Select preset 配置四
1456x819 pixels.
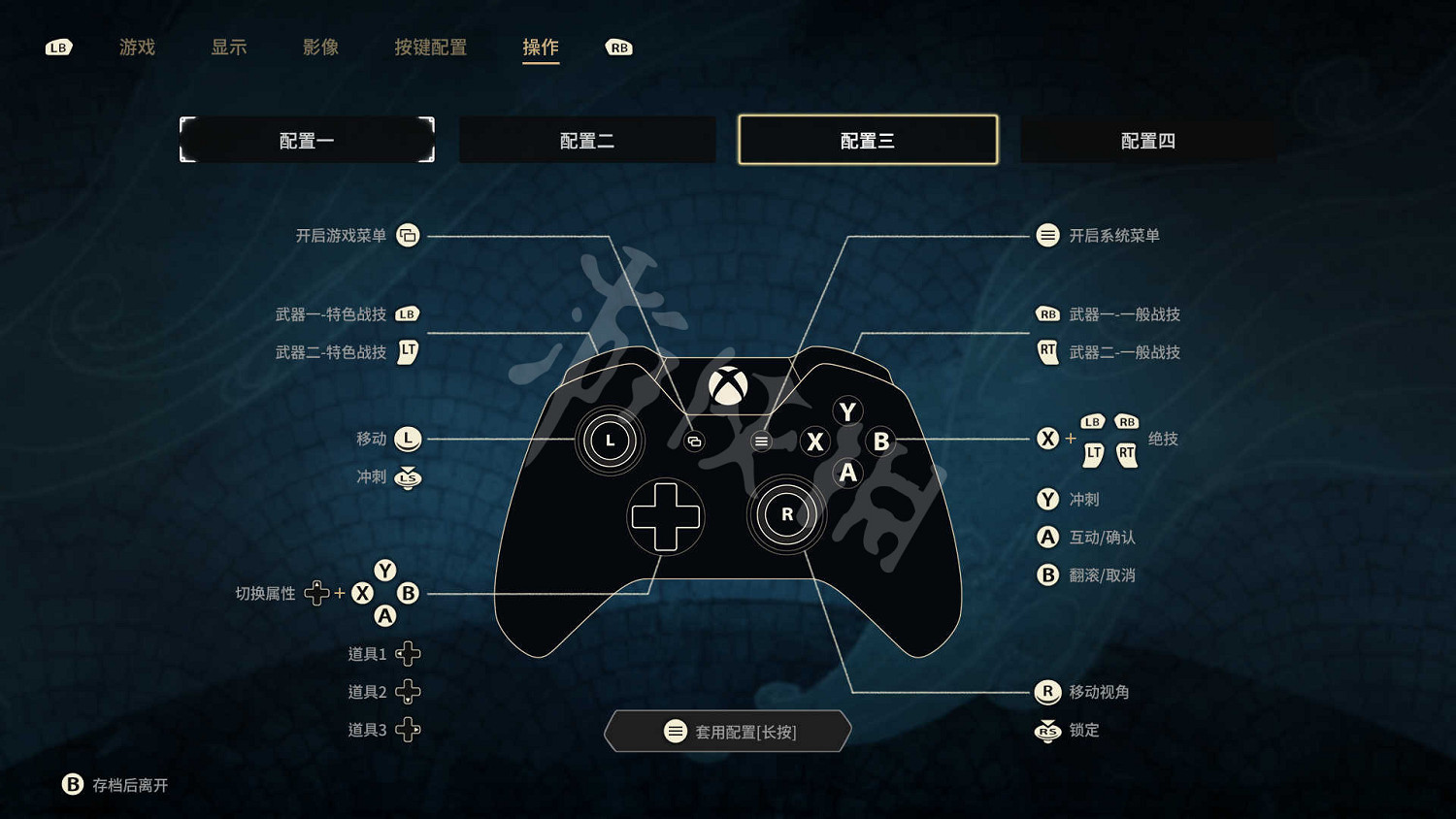(x=1147, y=139)
